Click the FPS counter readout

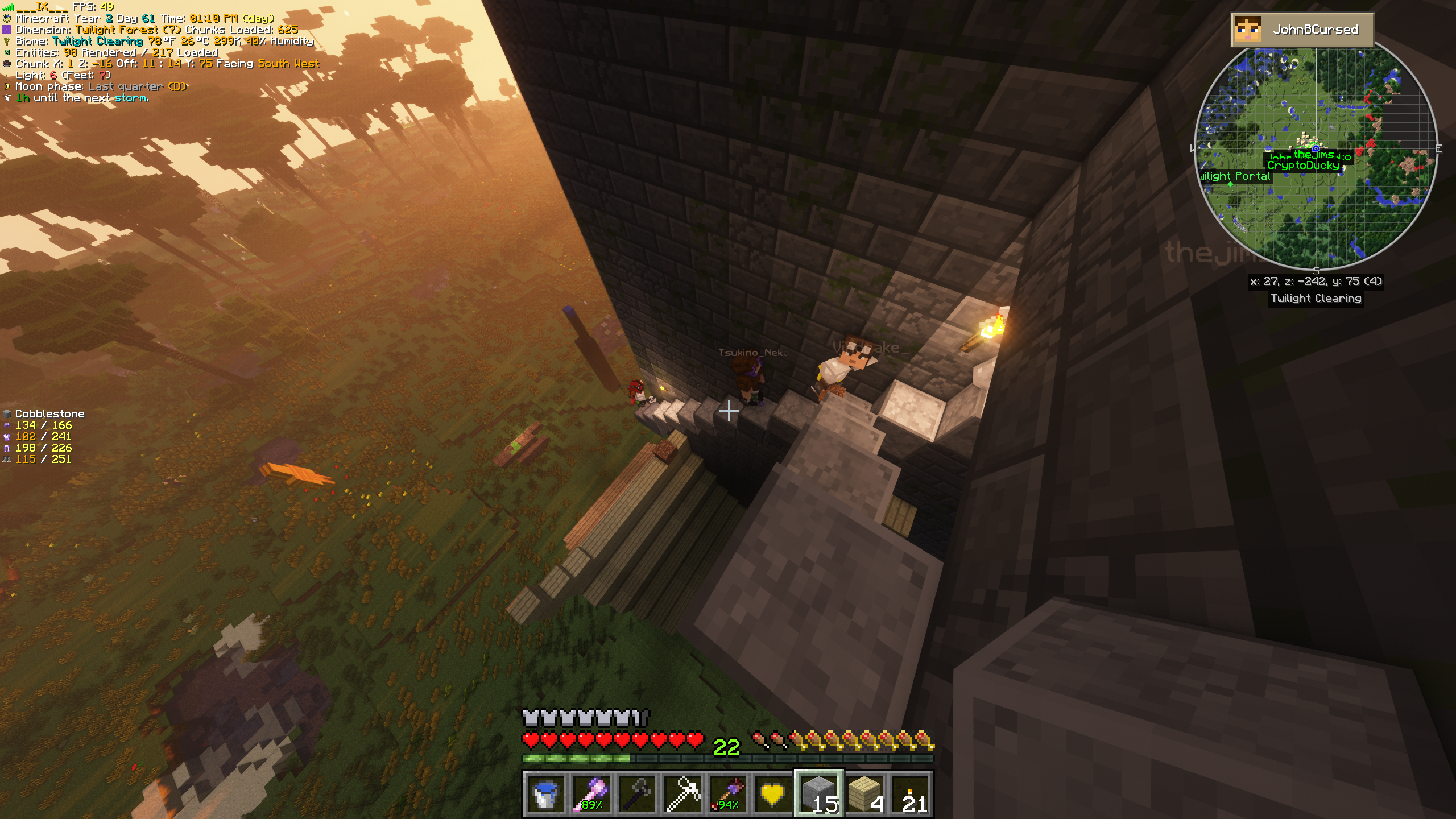(91, 7)
